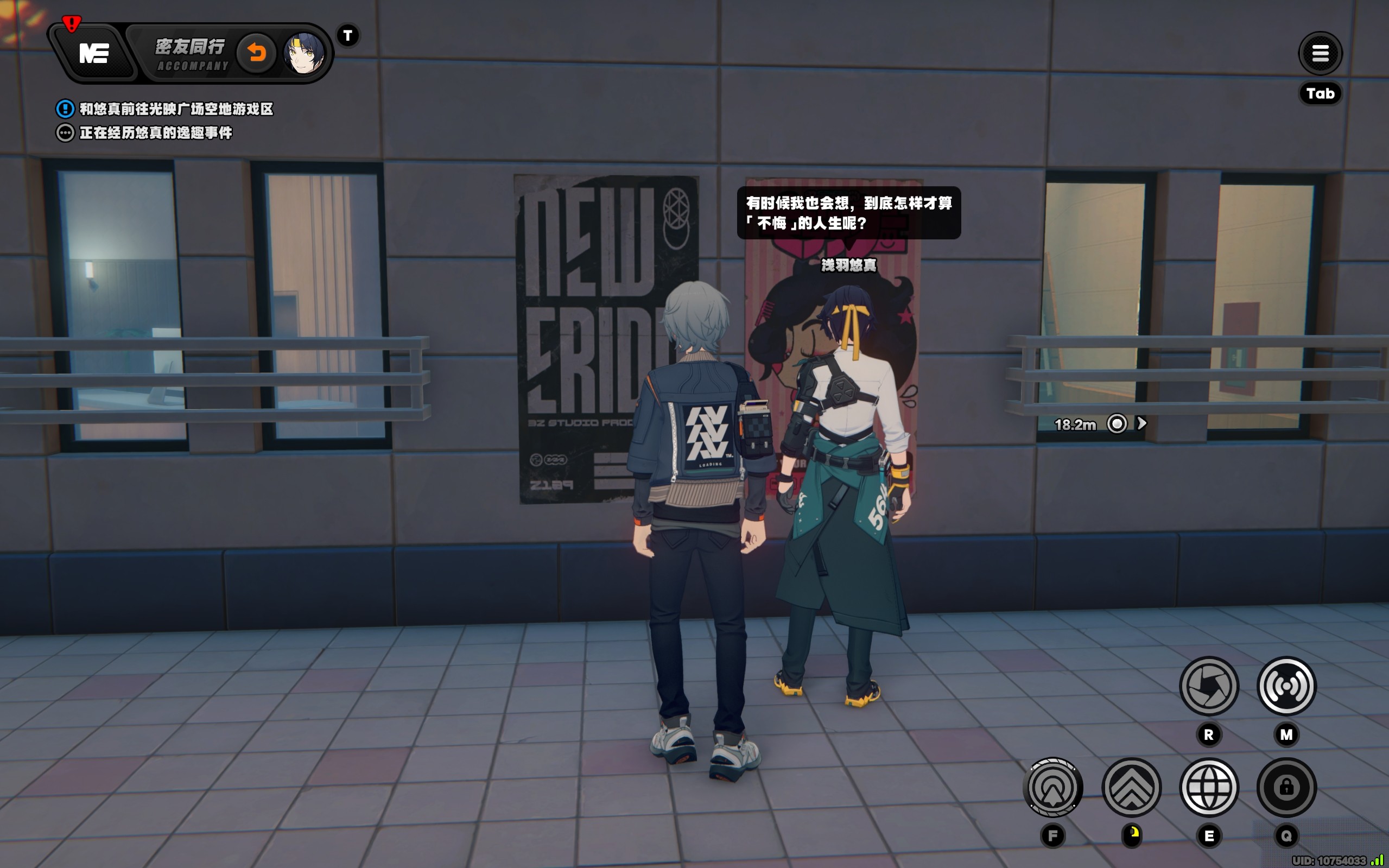Activate the double chevron sprint icon

[x=1131, y=787]
